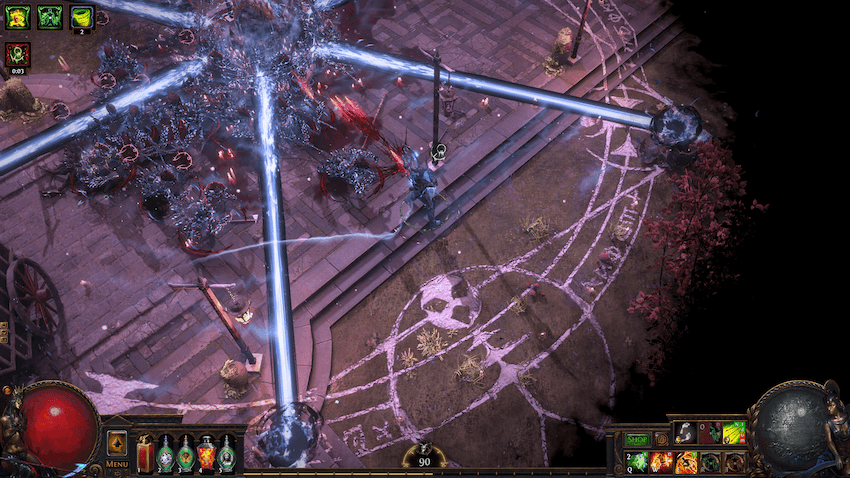
Task: Use the green flask in slot 5
Action: coord(227,453)
